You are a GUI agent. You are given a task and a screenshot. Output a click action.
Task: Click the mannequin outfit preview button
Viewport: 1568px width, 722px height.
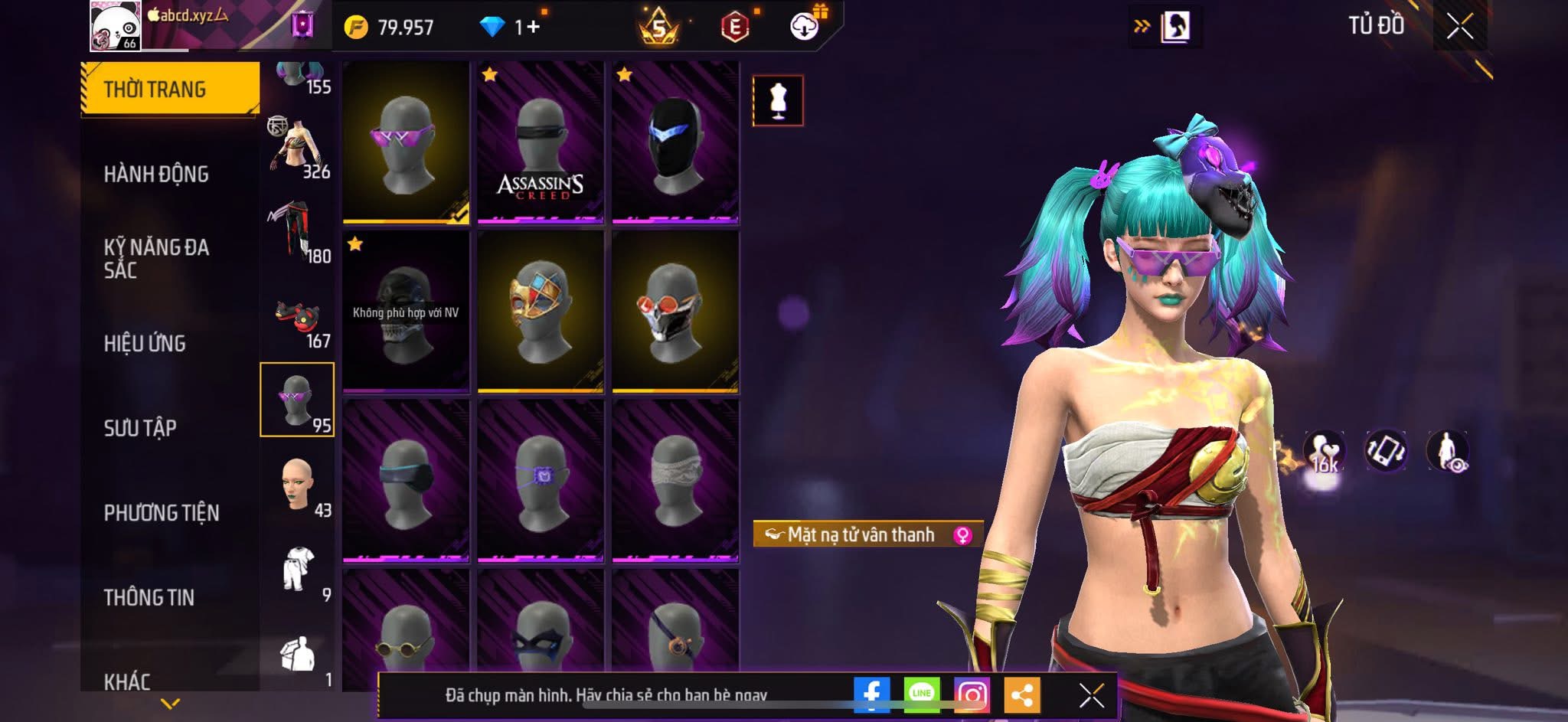click(x=778, y=100)
